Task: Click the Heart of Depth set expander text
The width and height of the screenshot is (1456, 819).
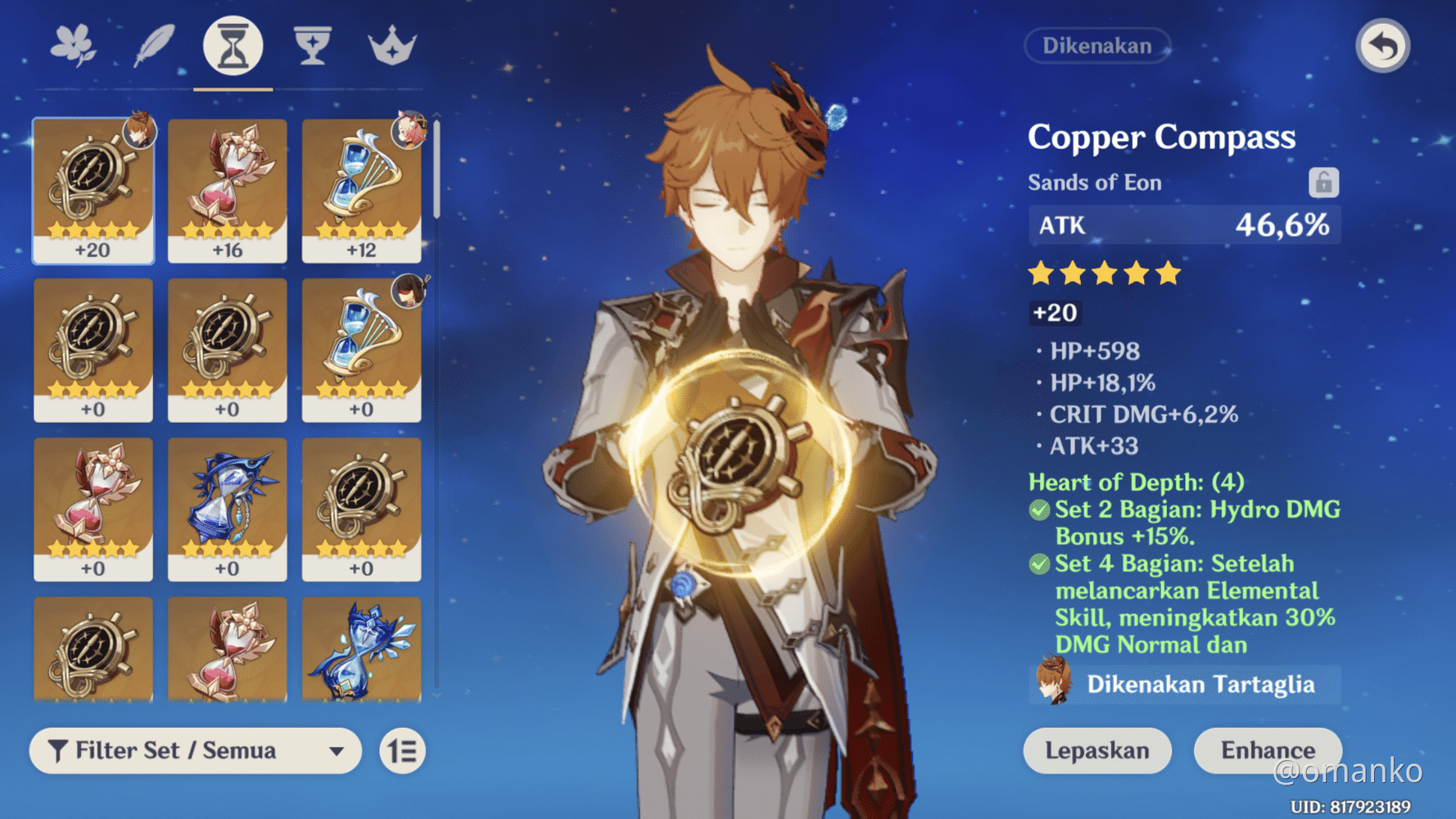Action: 1137,482
